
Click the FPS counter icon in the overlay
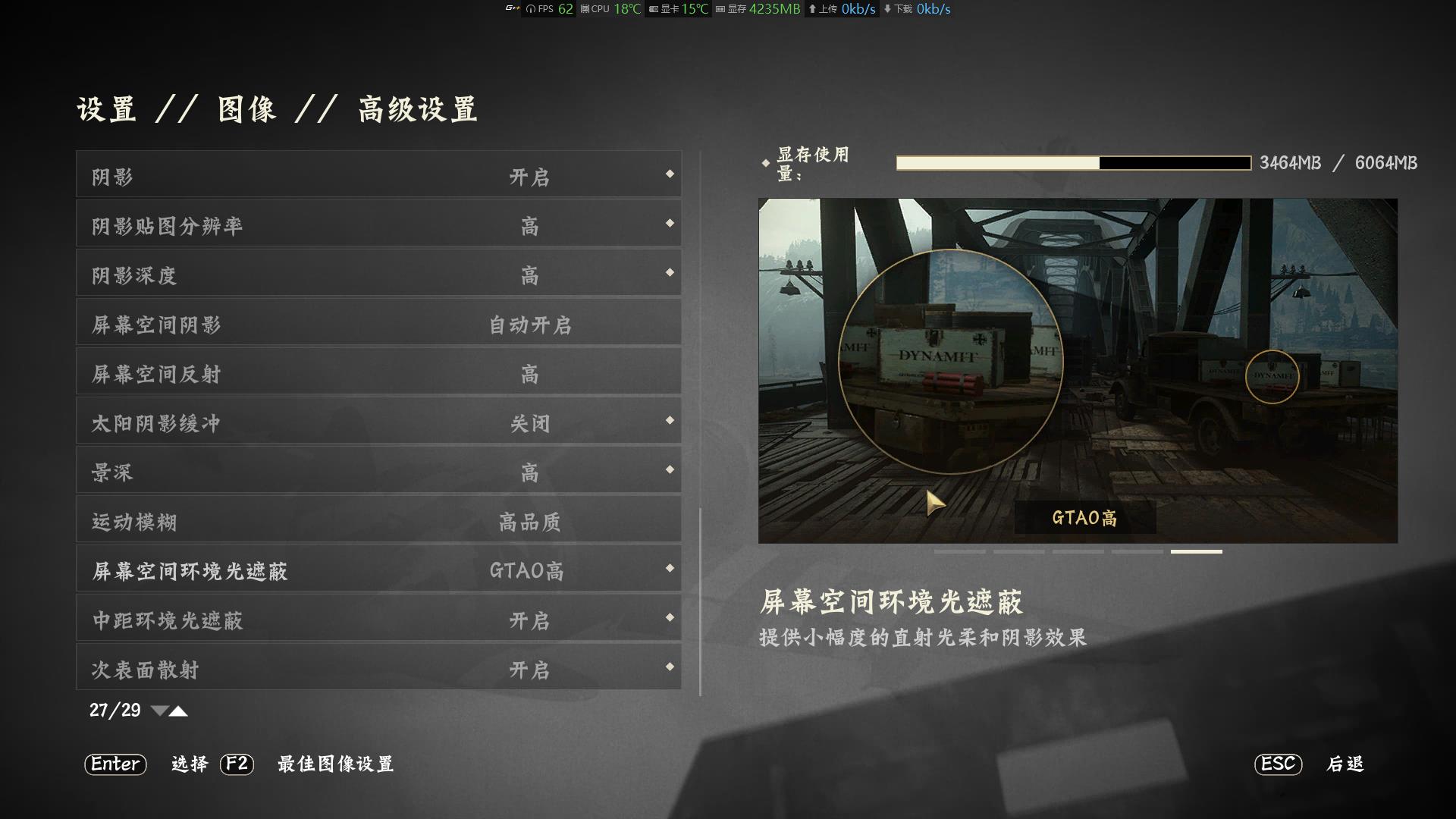point(531,10)
